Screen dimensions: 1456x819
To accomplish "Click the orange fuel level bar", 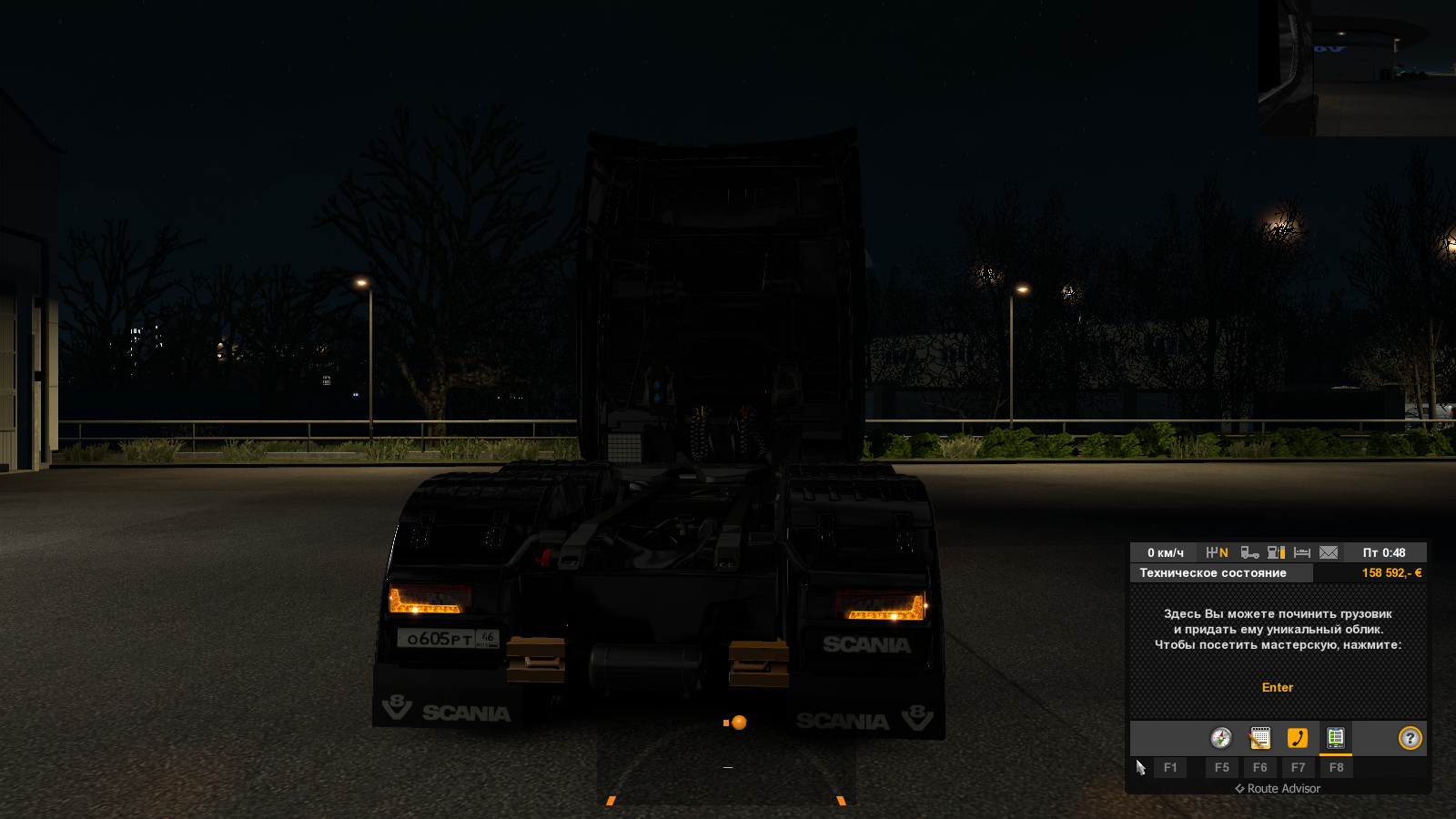I will point(1283,553).
